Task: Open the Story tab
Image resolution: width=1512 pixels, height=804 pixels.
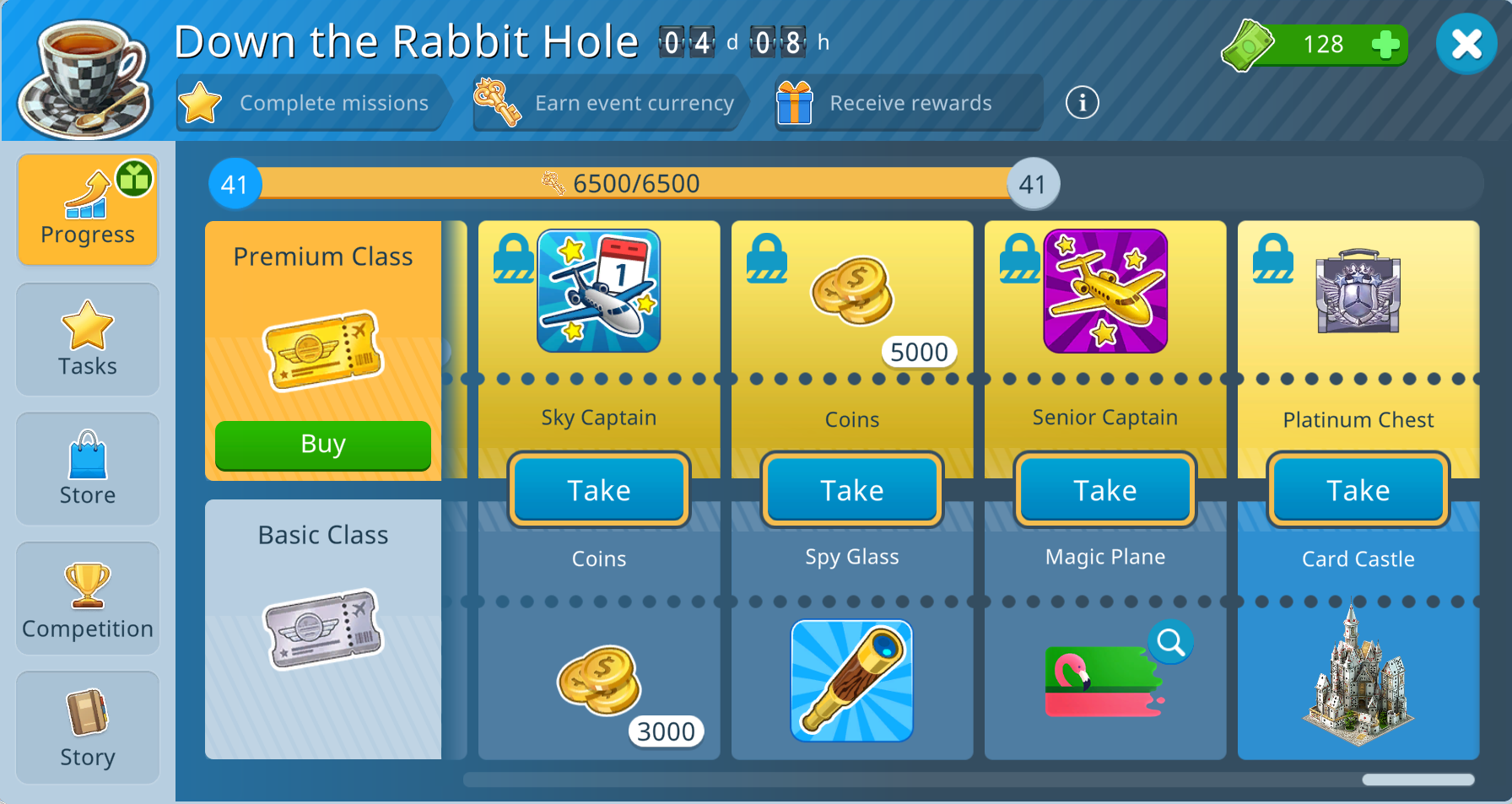Action: pos(88,728)
